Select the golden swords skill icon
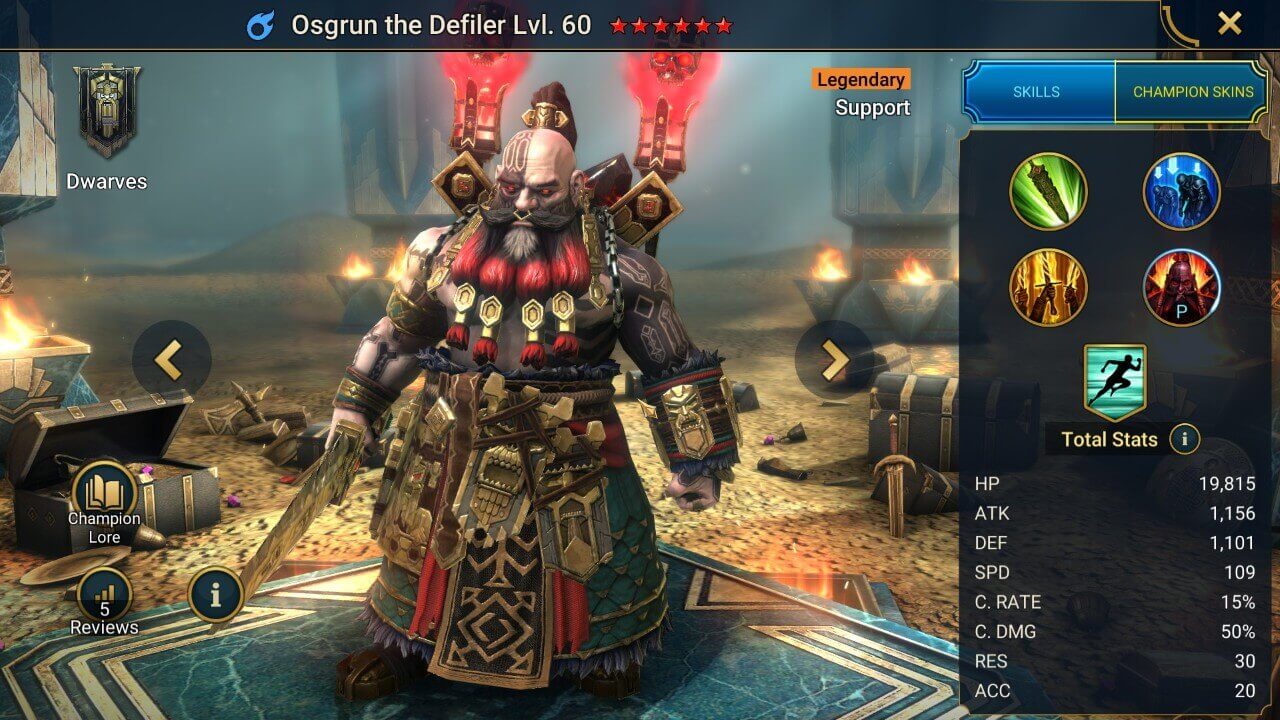The height and width of the screenshot is (720, 1280). [1048, 287]
